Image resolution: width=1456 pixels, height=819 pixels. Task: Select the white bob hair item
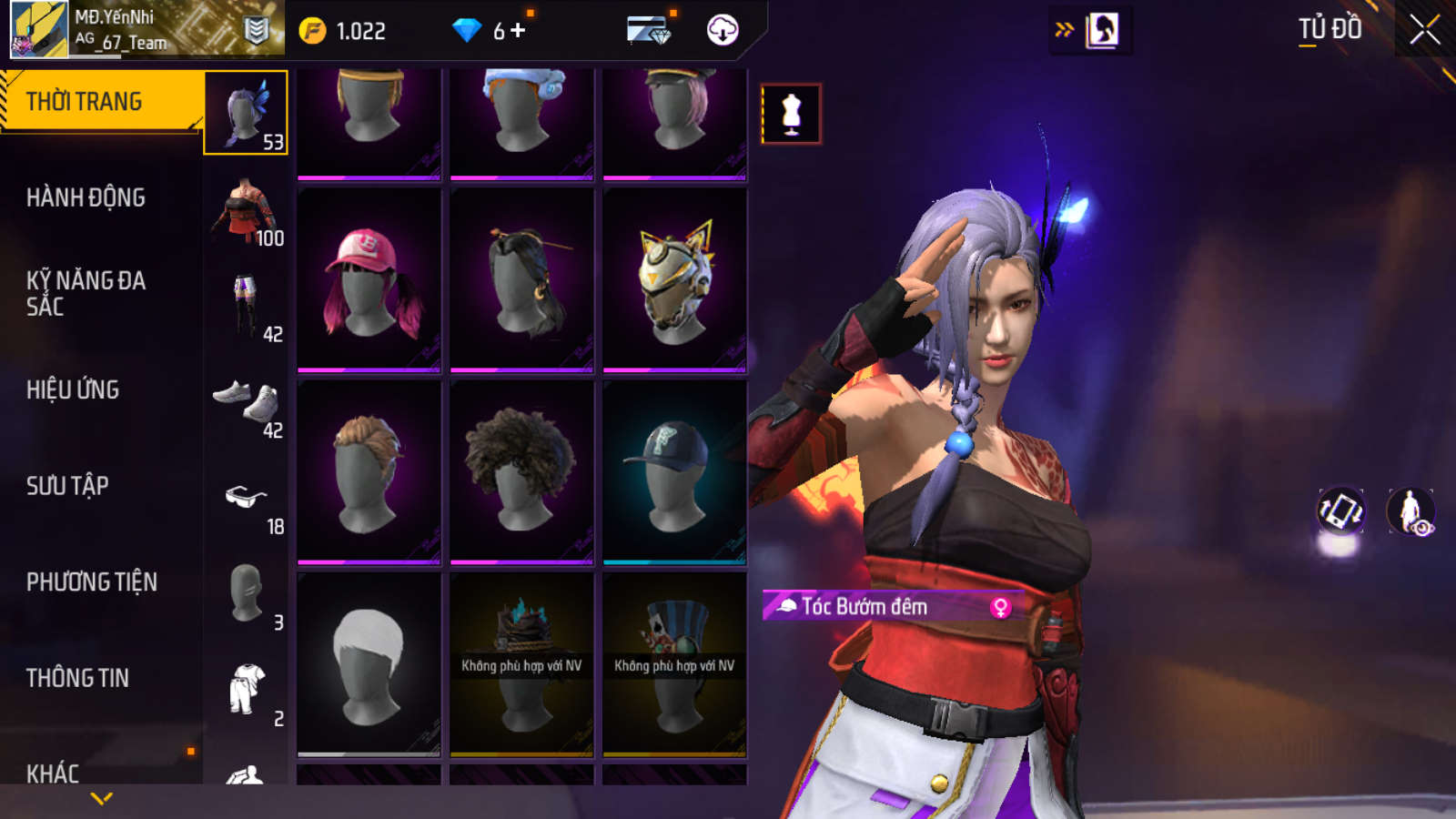click(x=369, y=664)
